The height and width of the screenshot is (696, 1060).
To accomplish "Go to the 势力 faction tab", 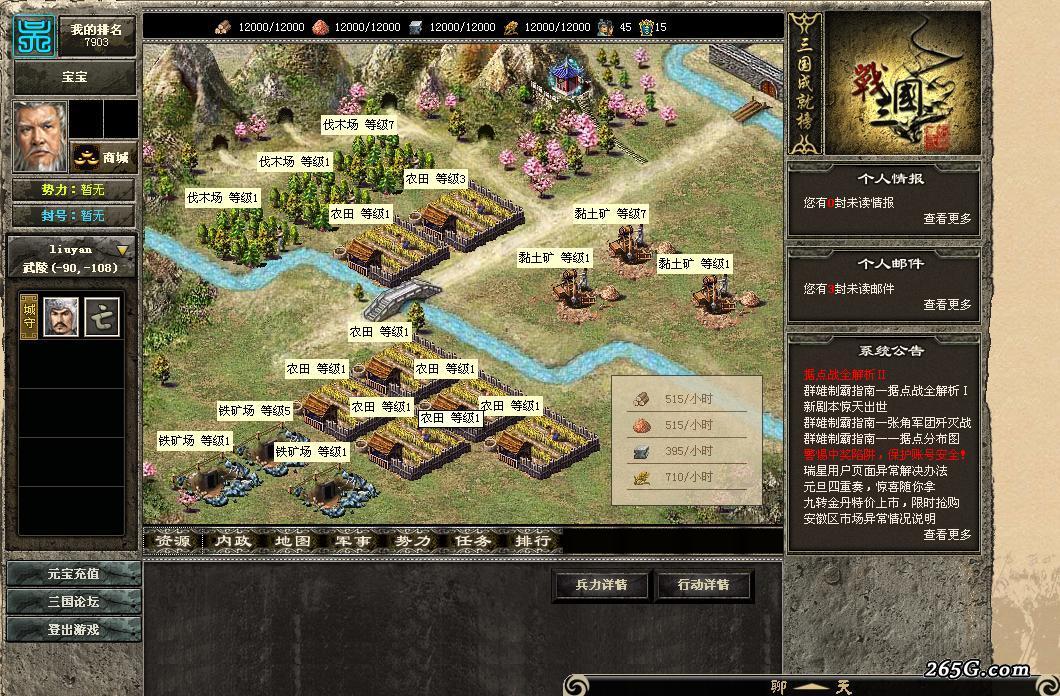I will (413, 541).
